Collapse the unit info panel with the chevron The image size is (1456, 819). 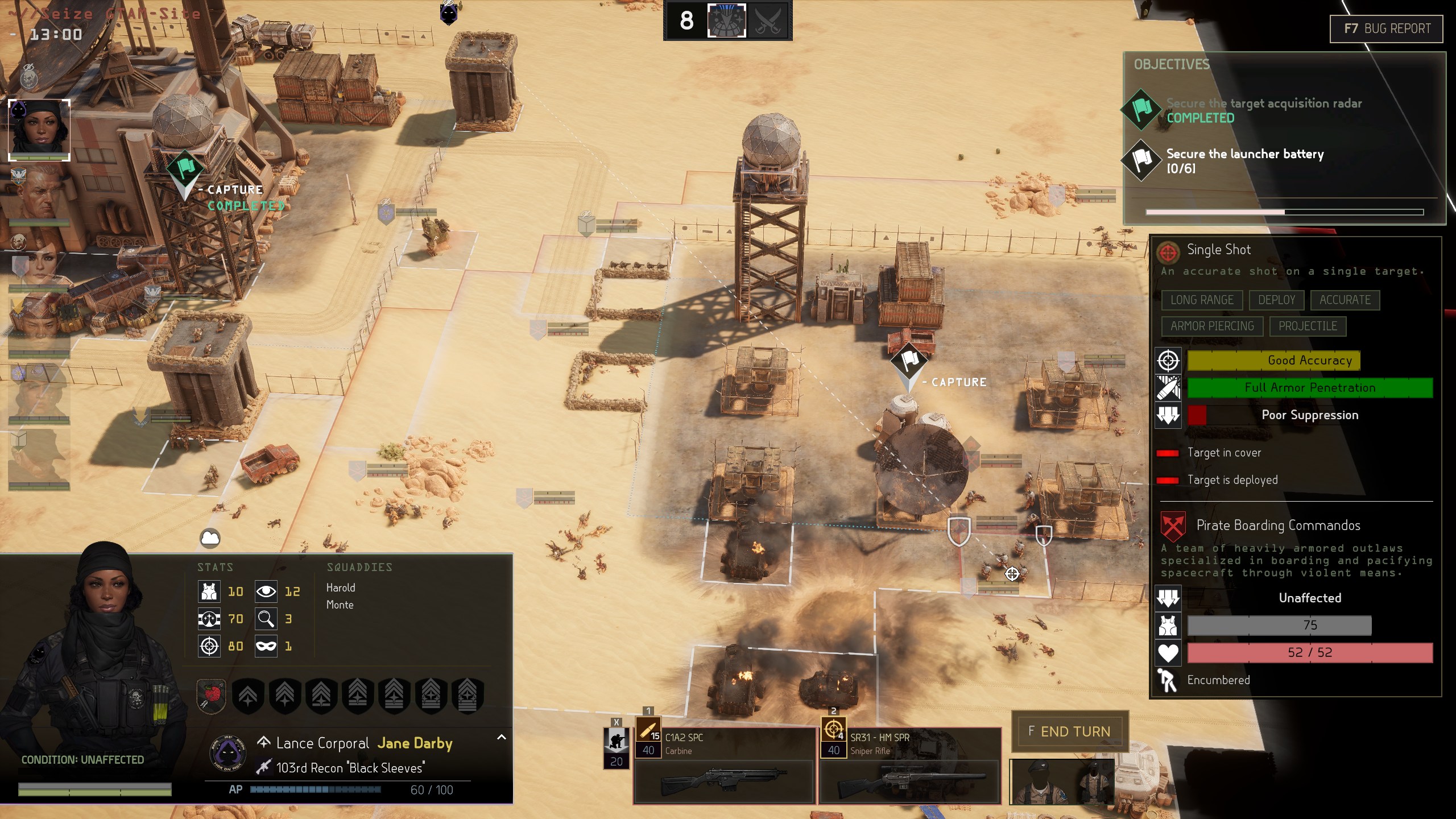501,737
